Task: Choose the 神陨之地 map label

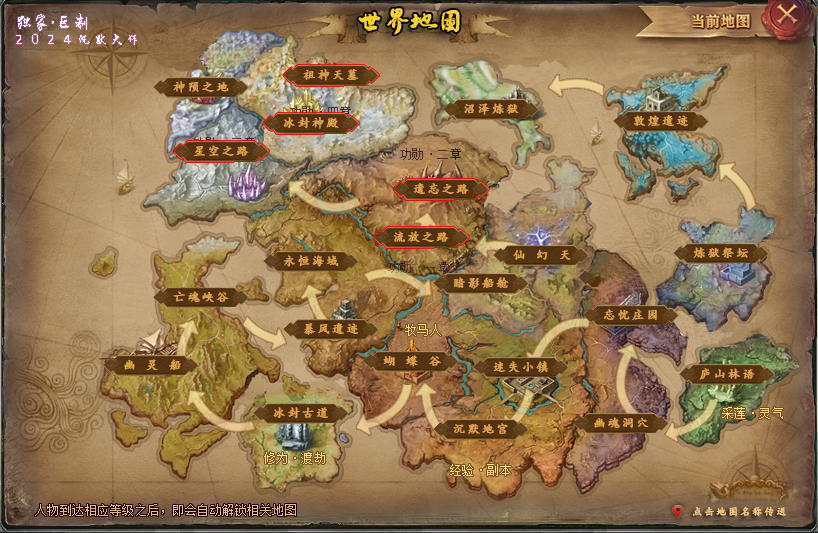Action: tap(201, 87)
